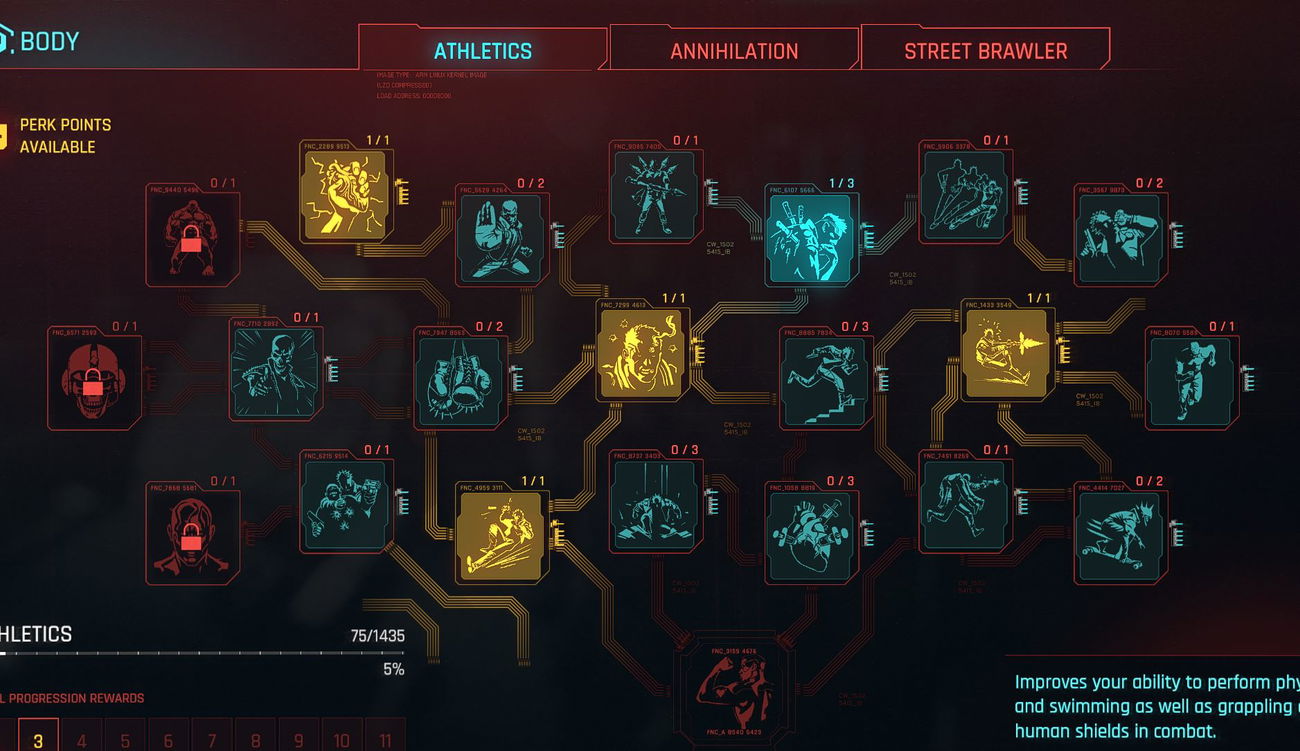Select the locked man's head perk

(x=192, y=537)
